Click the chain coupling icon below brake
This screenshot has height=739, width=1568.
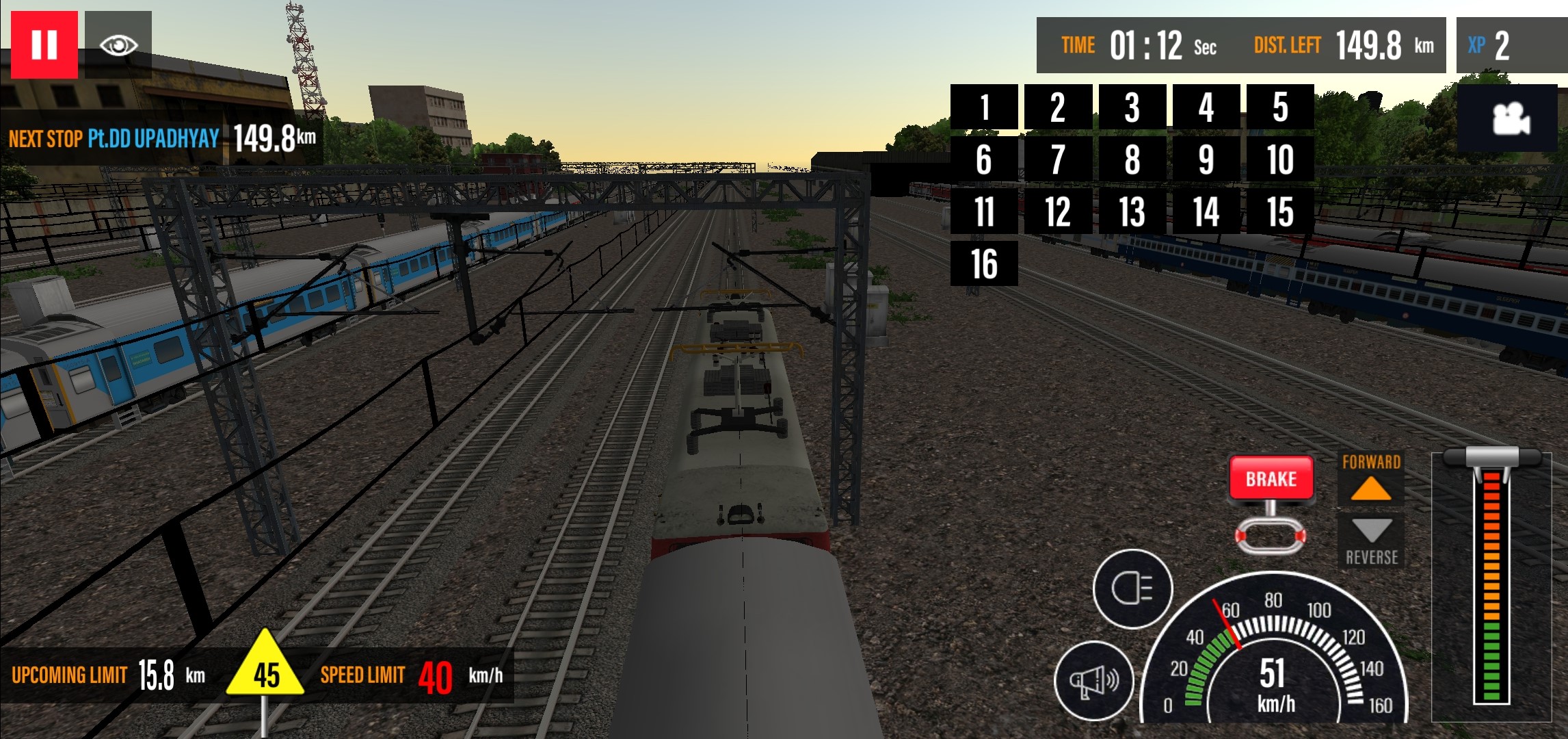click(x=1271, y=535)
